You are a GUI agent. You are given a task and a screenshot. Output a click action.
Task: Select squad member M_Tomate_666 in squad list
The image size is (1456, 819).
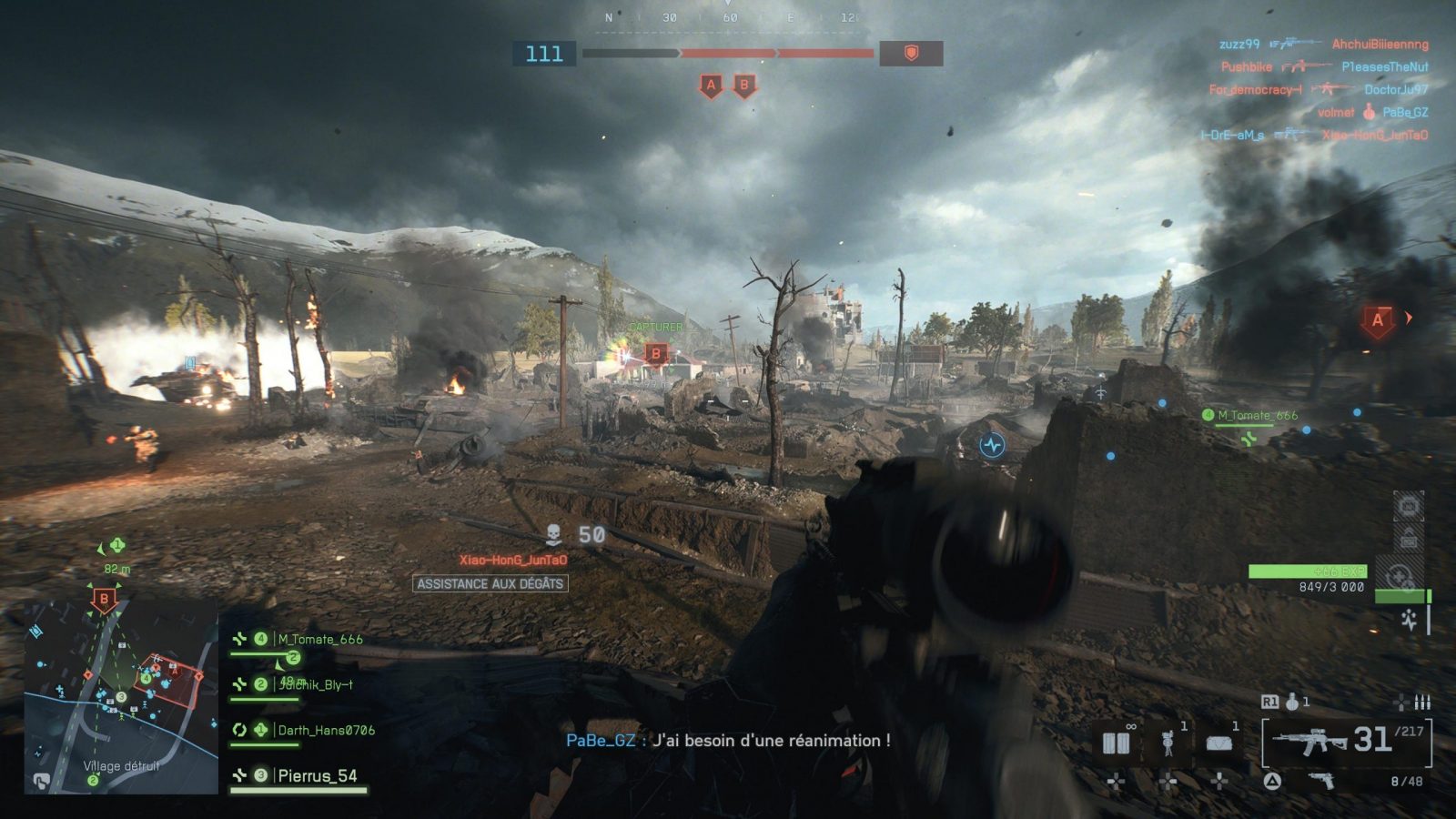tap(319, 640)
